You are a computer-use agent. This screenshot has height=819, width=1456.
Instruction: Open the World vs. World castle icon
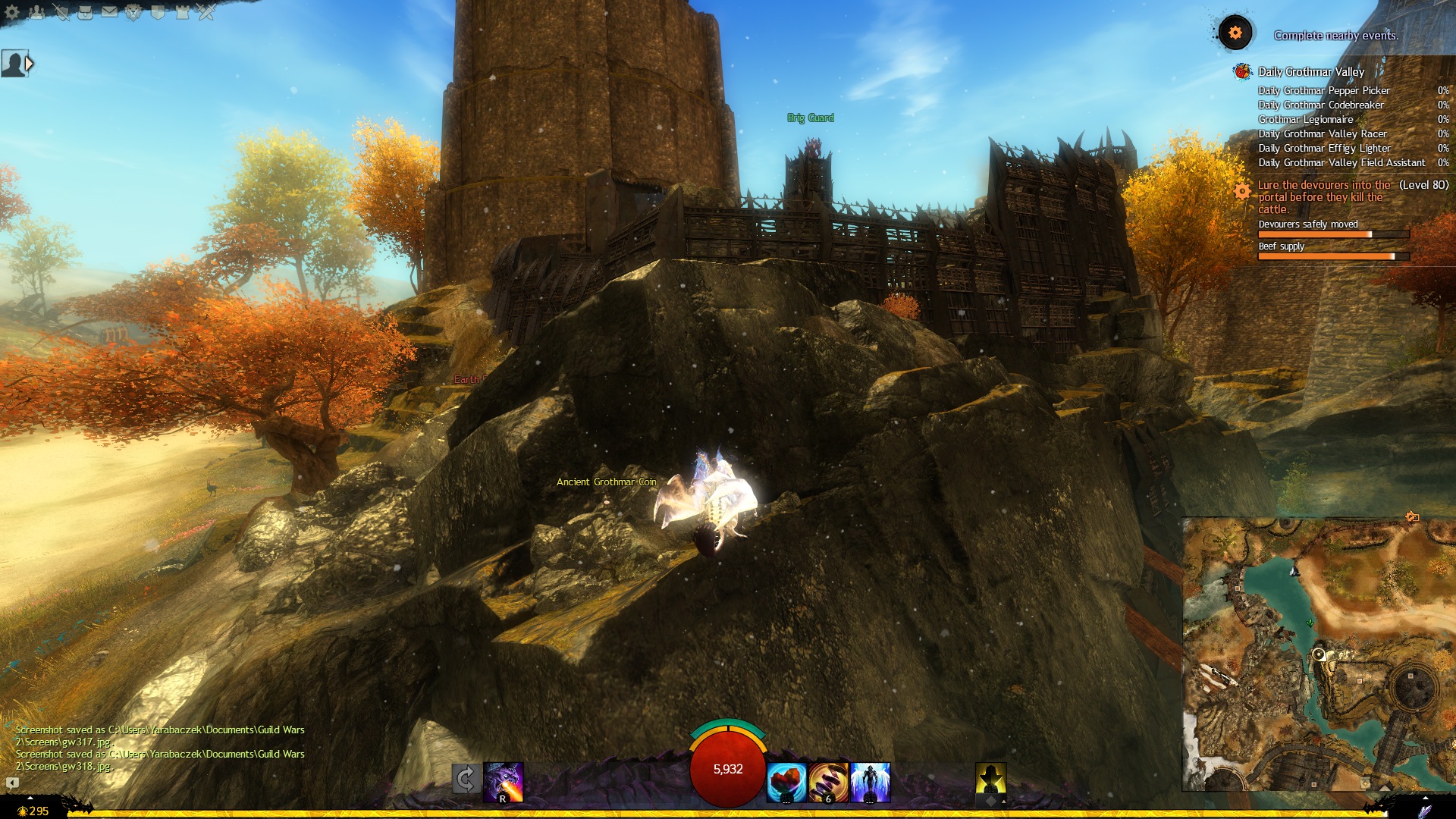pos(182,12)
